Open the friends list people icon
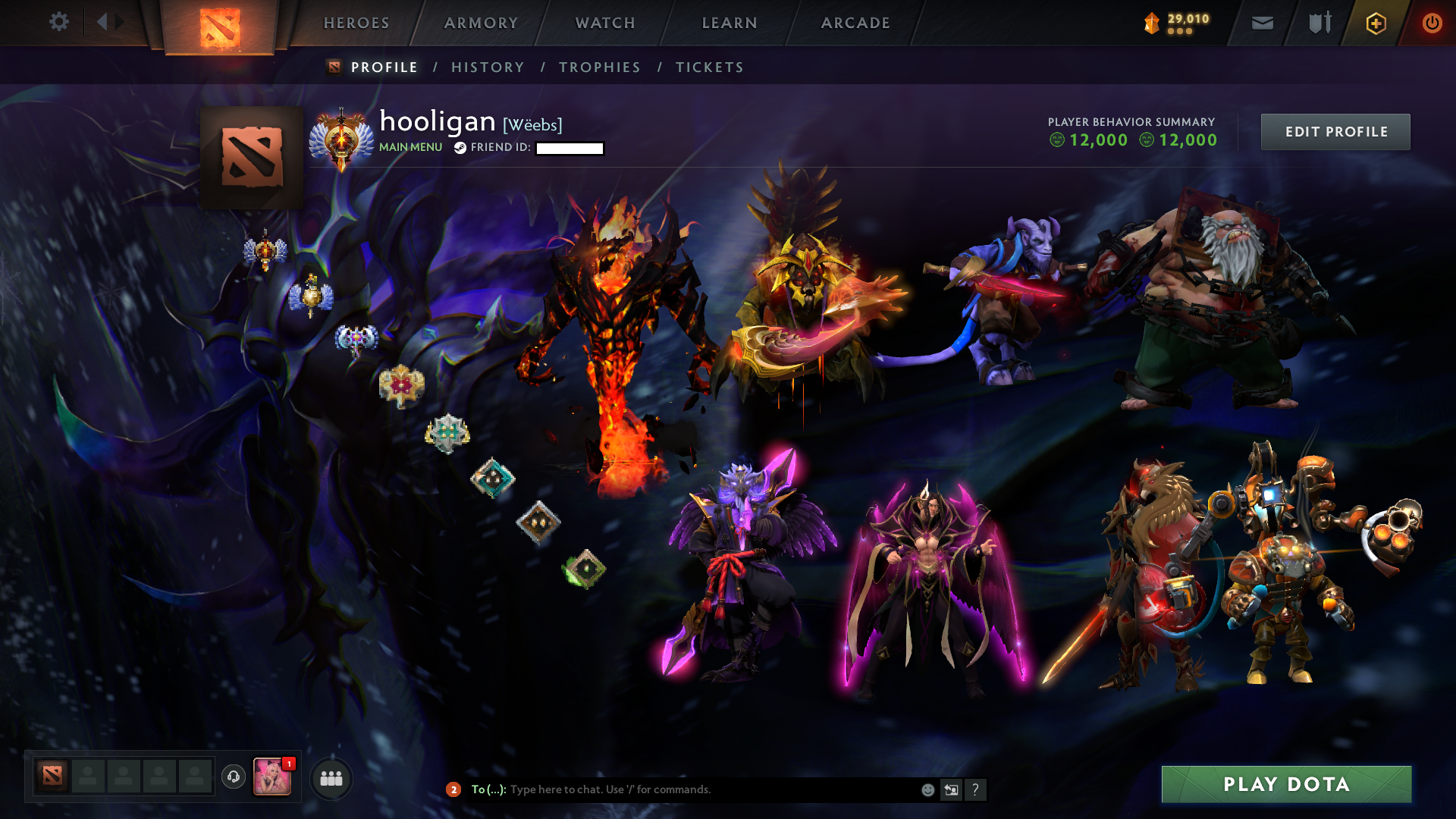Screen dimensions: 1456x819 pos(331,779)
